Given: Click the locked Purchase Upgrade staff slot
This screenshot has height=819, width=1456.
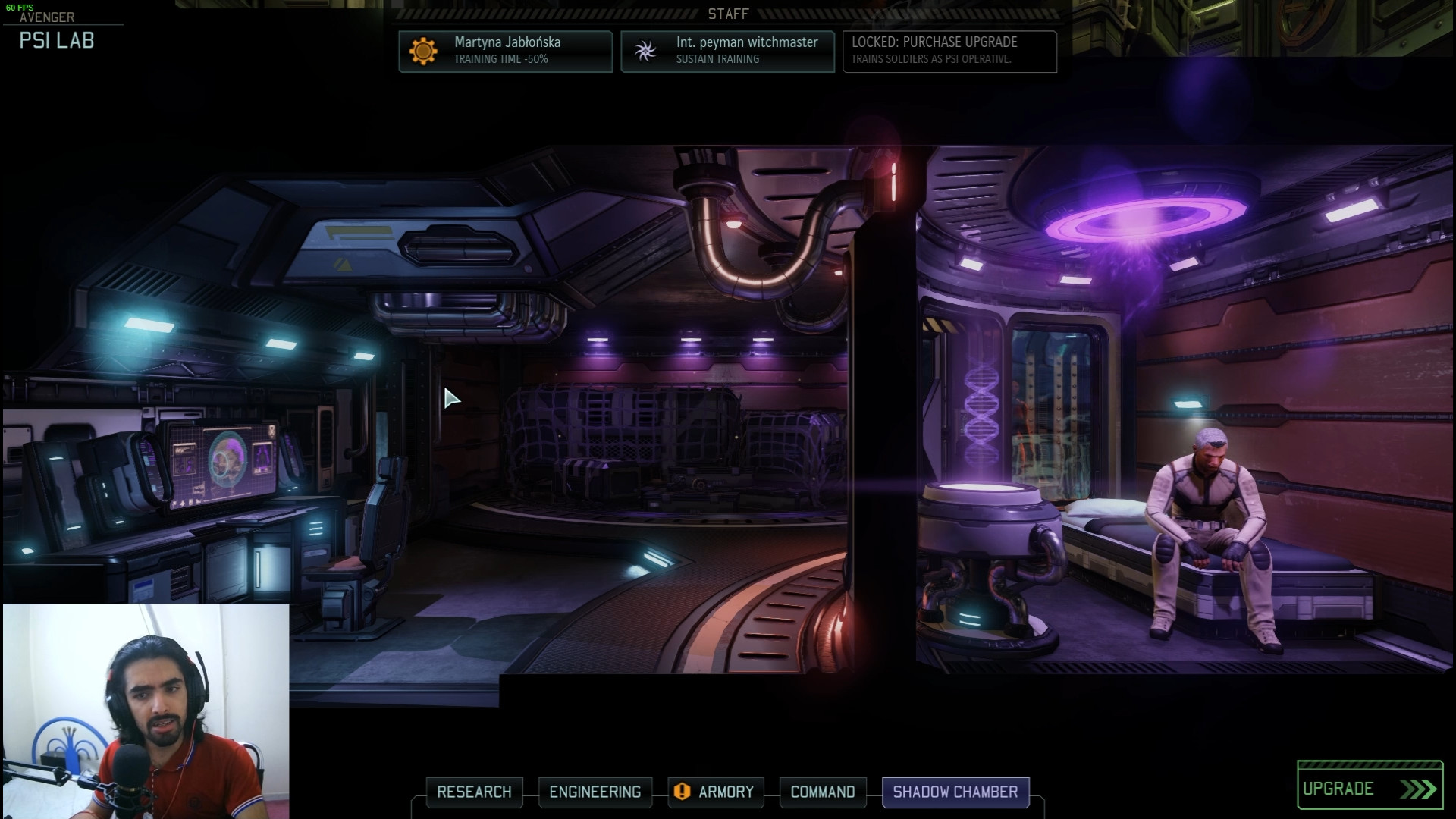Looking at the screenshot, I should point(949,51).
